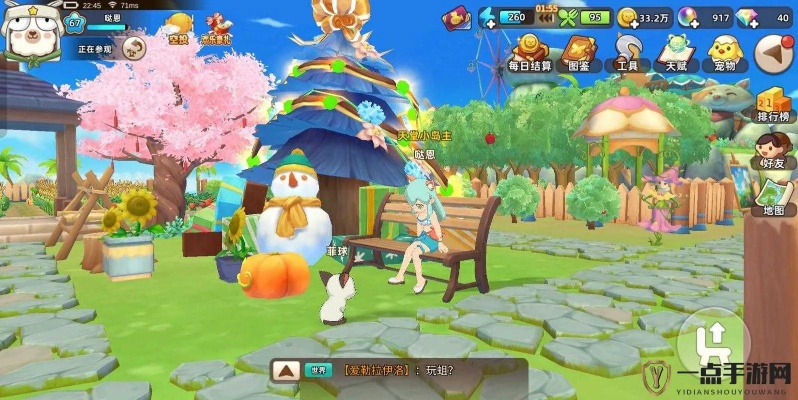Tap the return arrow beside 正在参观
Screen dimensions: 798x400
click(x=134, y=47)
